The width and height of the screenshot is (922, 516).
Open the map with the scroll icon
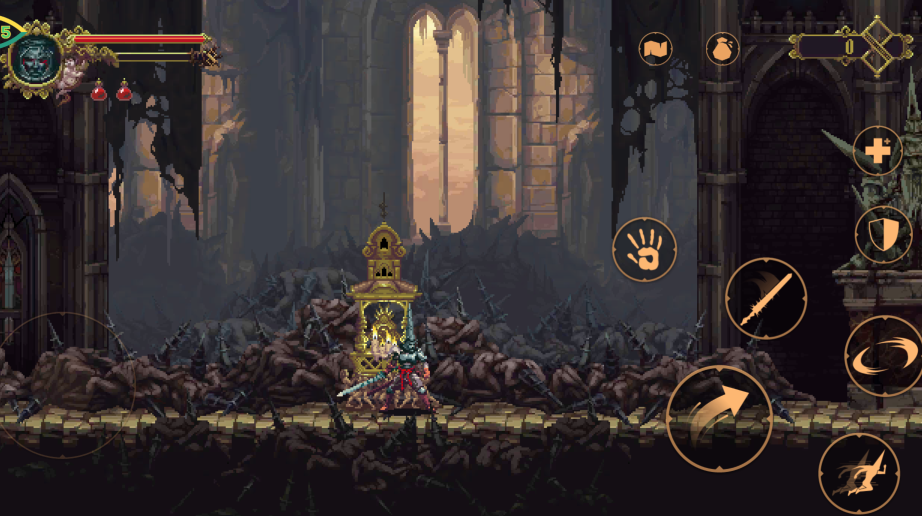(656, 49)
